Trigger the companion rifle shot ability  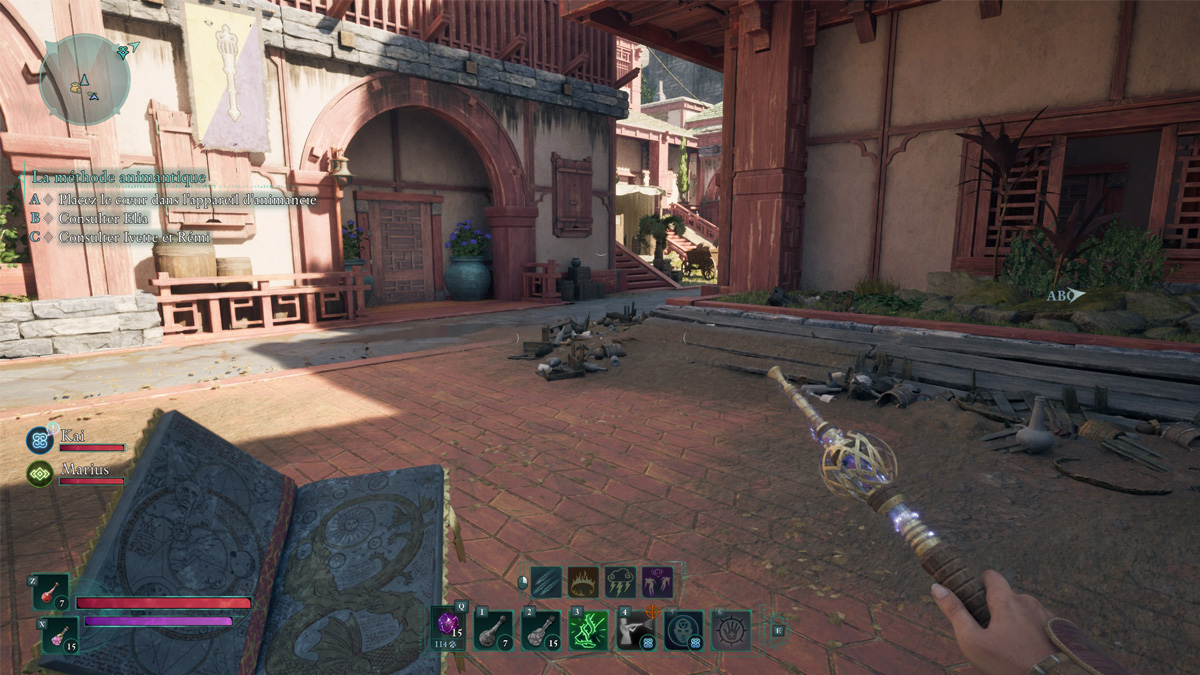tap(636, 630)
